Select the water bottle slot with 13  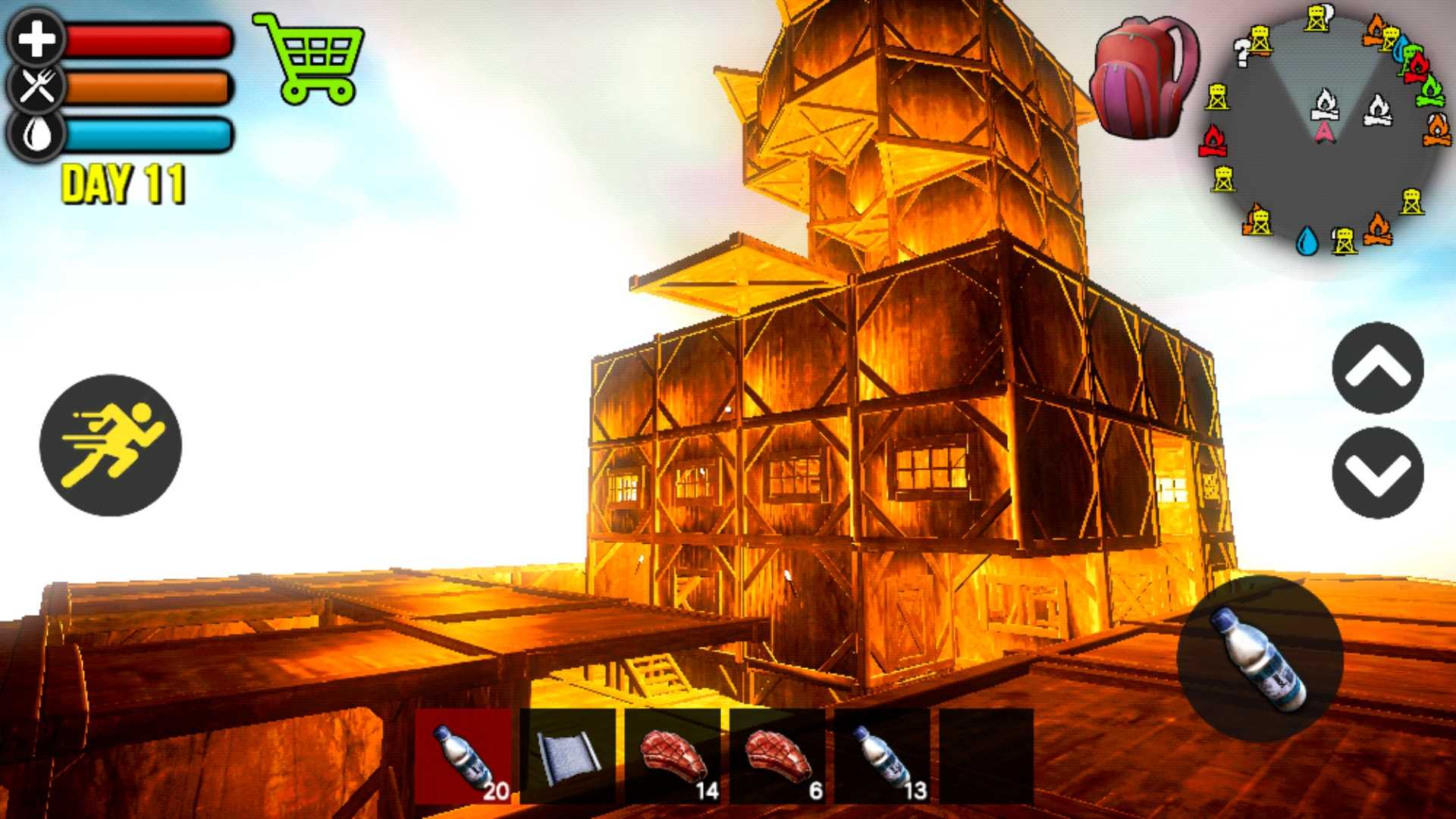pyautogui.click(x=882, y=757)
